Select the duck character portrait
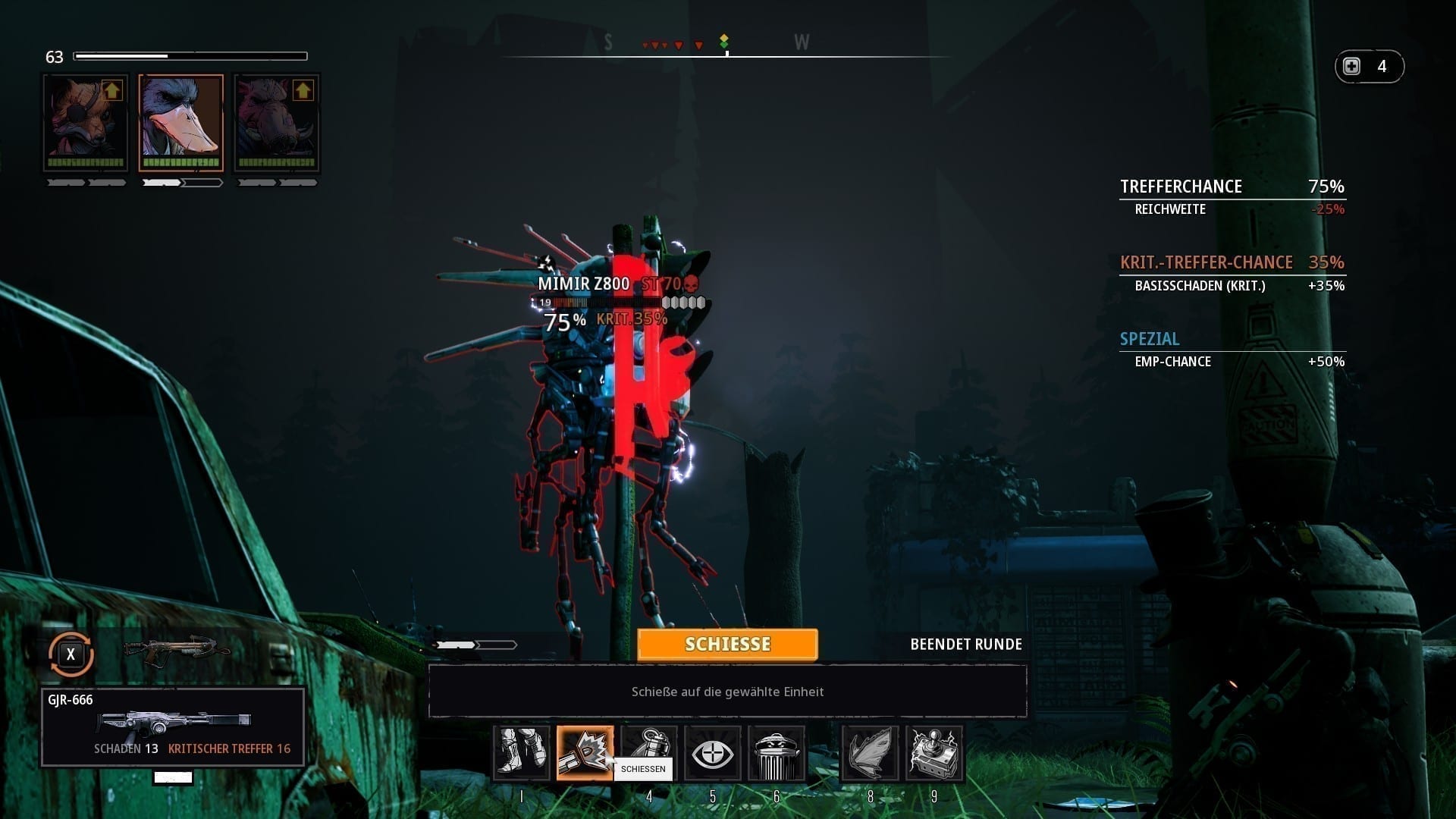1456x819 pixels. pos(181,123)
